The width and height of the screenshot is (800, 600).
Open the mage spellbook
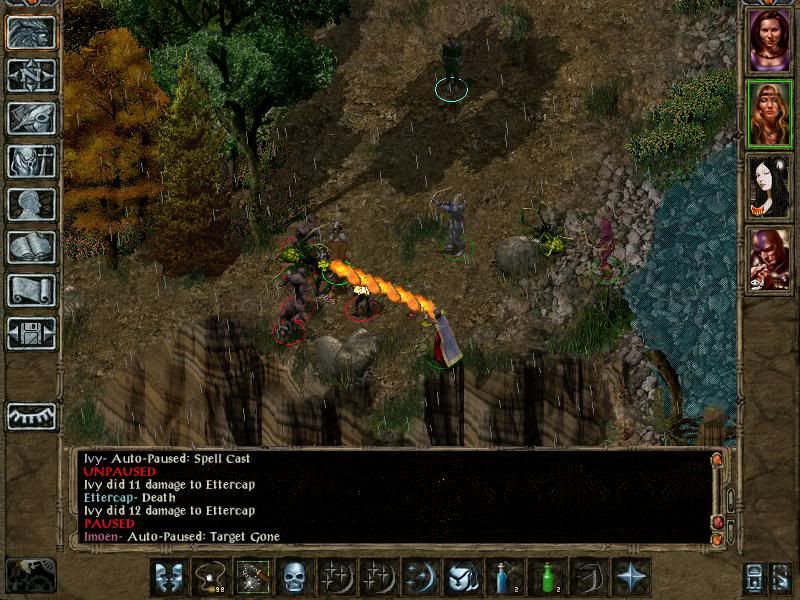[x=31, y=247]
